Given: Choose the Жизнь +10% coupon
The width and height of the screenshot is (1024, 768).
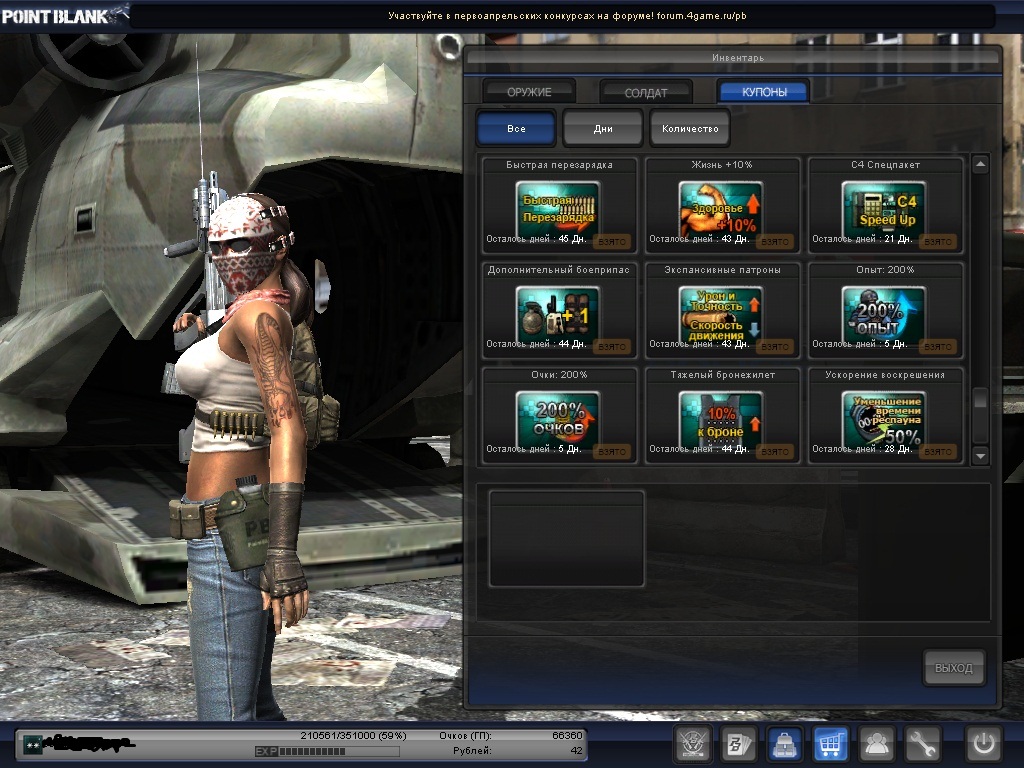Looking at the screenshot, I should (721, 210).
